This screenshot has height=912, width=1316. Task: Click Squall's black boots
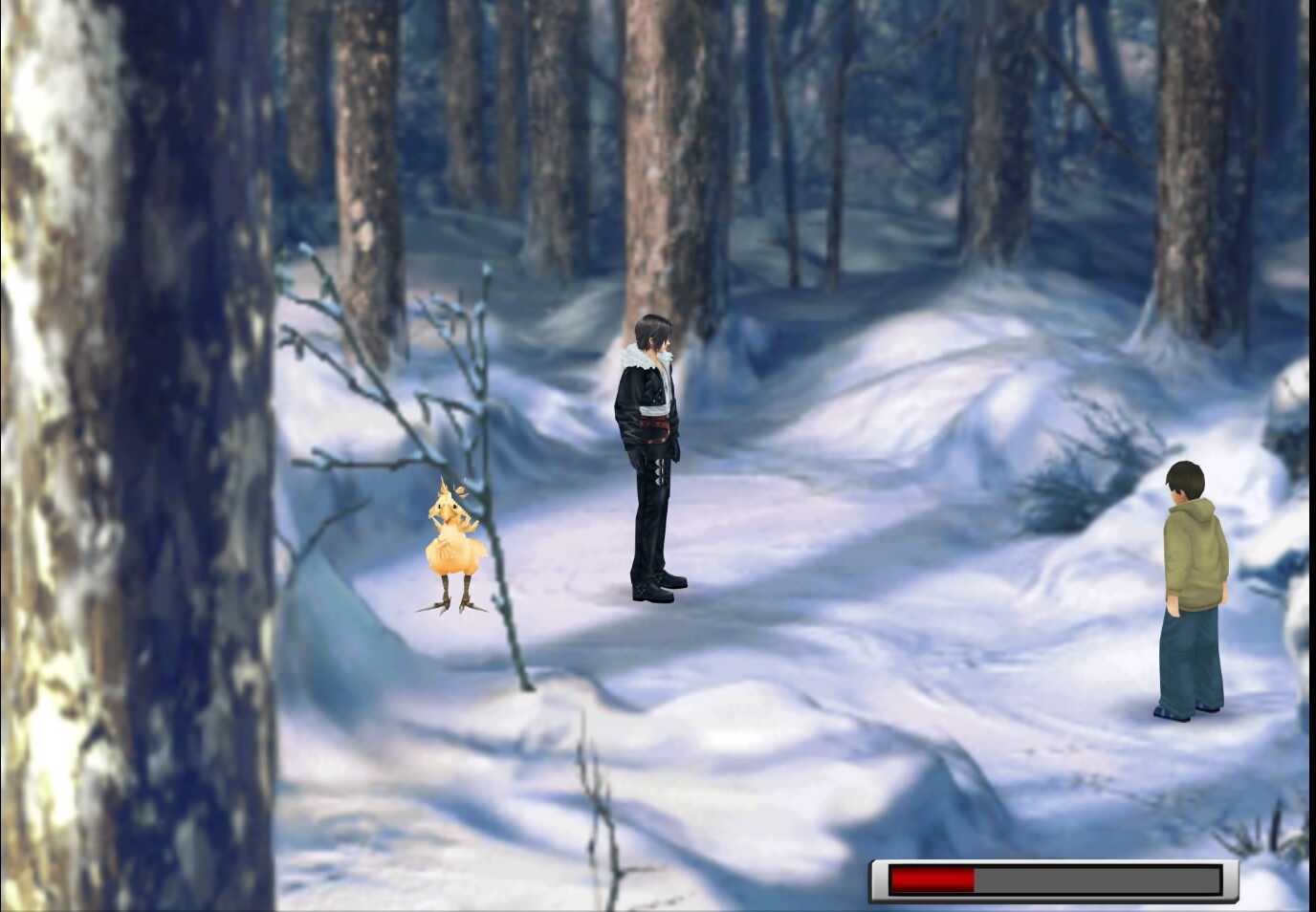point(653,588)
